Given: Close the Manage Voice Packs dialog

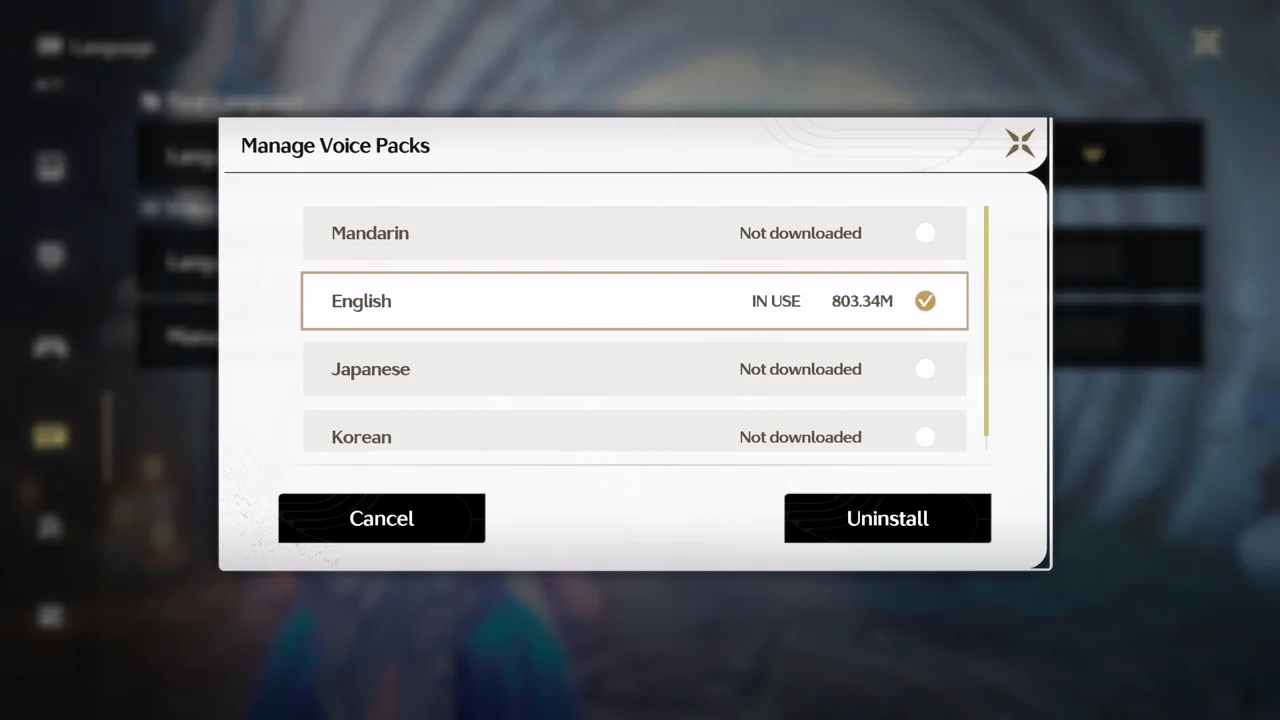Looking at the screenshot, I should tap(1020, 143).
